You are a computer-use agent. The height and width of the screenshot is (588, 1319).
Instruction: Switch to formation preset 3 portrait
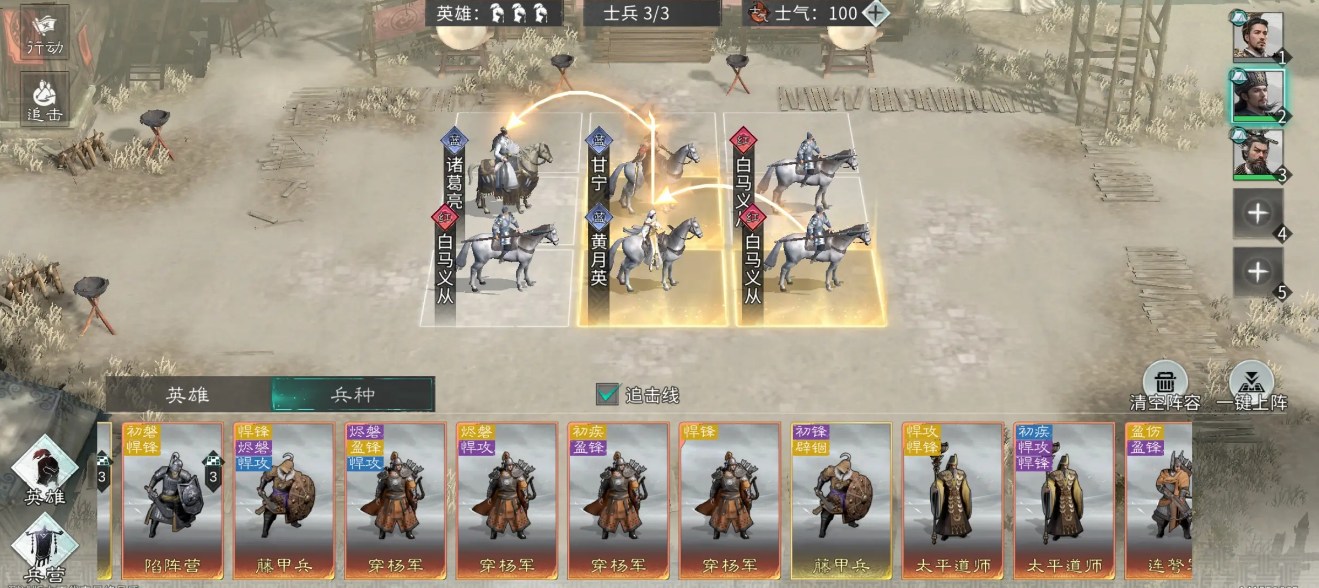[x=1257, y=154]
